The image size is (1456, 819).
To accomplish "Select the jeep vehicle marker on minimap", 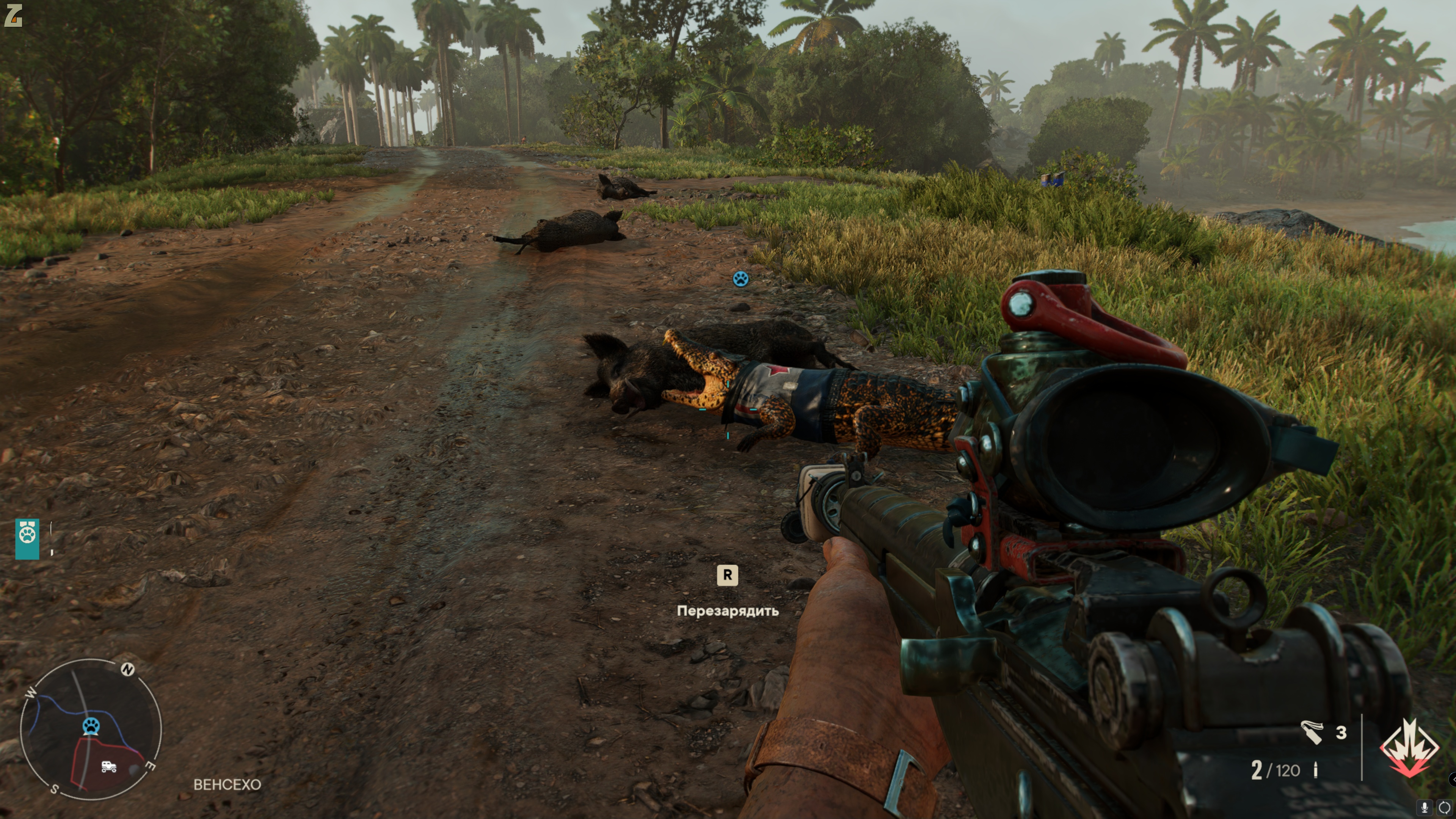I will [108, 766].
